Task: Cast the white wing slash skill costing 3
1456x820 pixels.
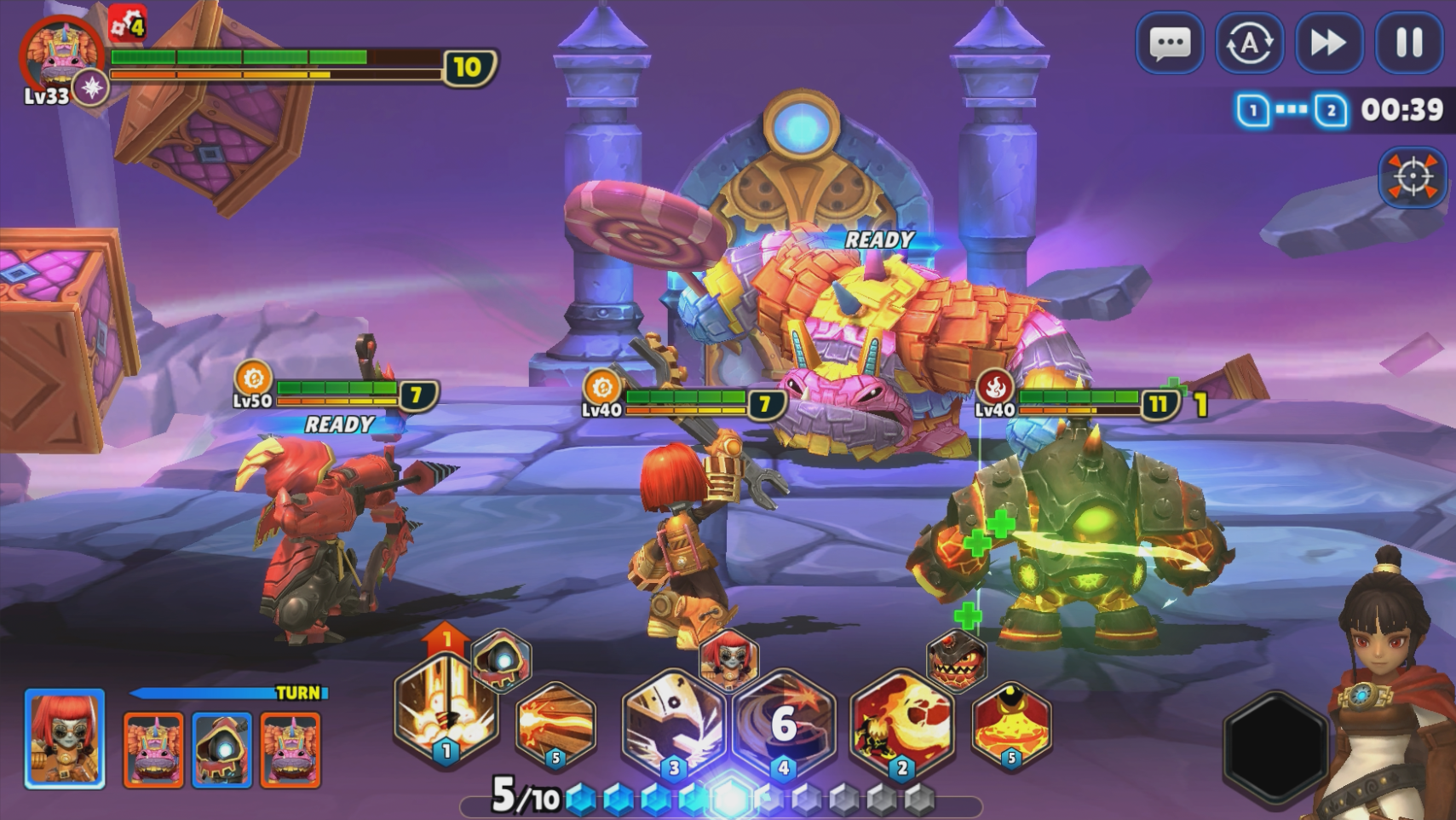Action: [x=673, y=725]
